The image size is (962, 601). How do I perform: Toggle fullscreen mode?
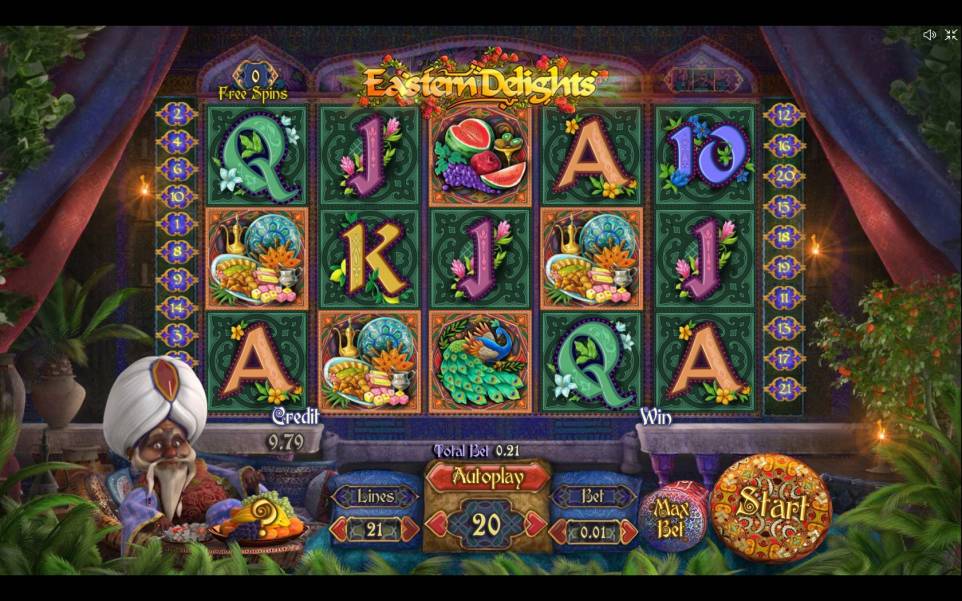tap(950, 35)
